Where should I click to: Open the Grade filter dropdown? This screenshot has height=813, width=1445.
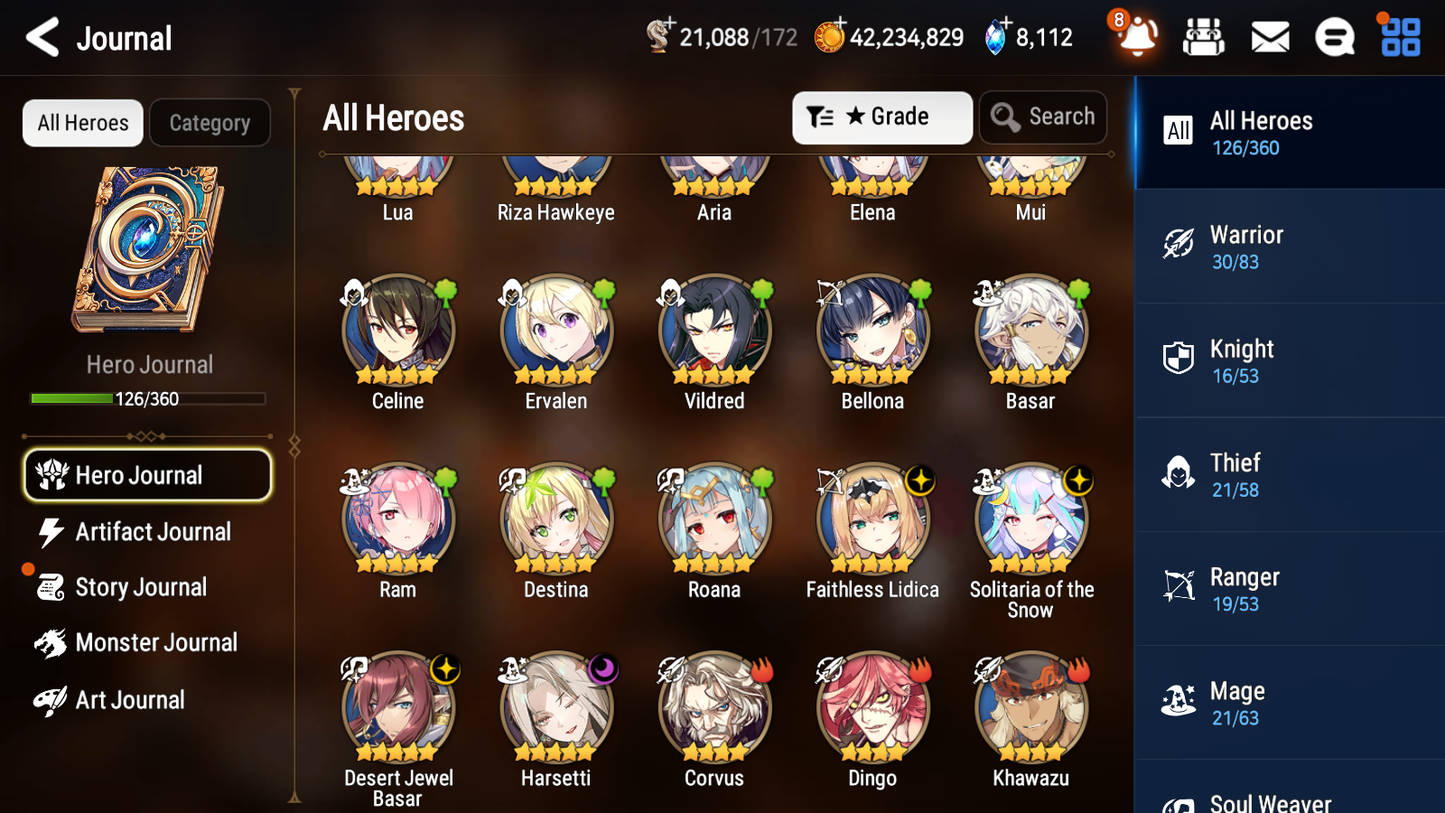tap(882, 117)
